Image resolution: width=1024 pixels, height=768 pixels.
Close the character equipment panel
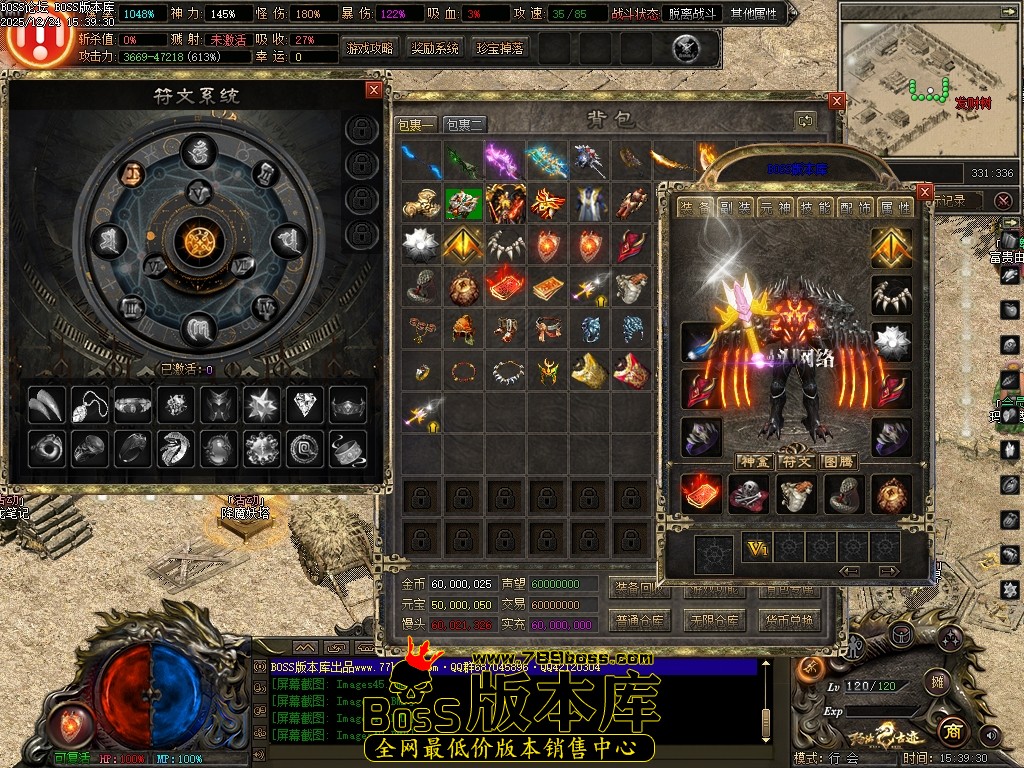pos(924,192)
